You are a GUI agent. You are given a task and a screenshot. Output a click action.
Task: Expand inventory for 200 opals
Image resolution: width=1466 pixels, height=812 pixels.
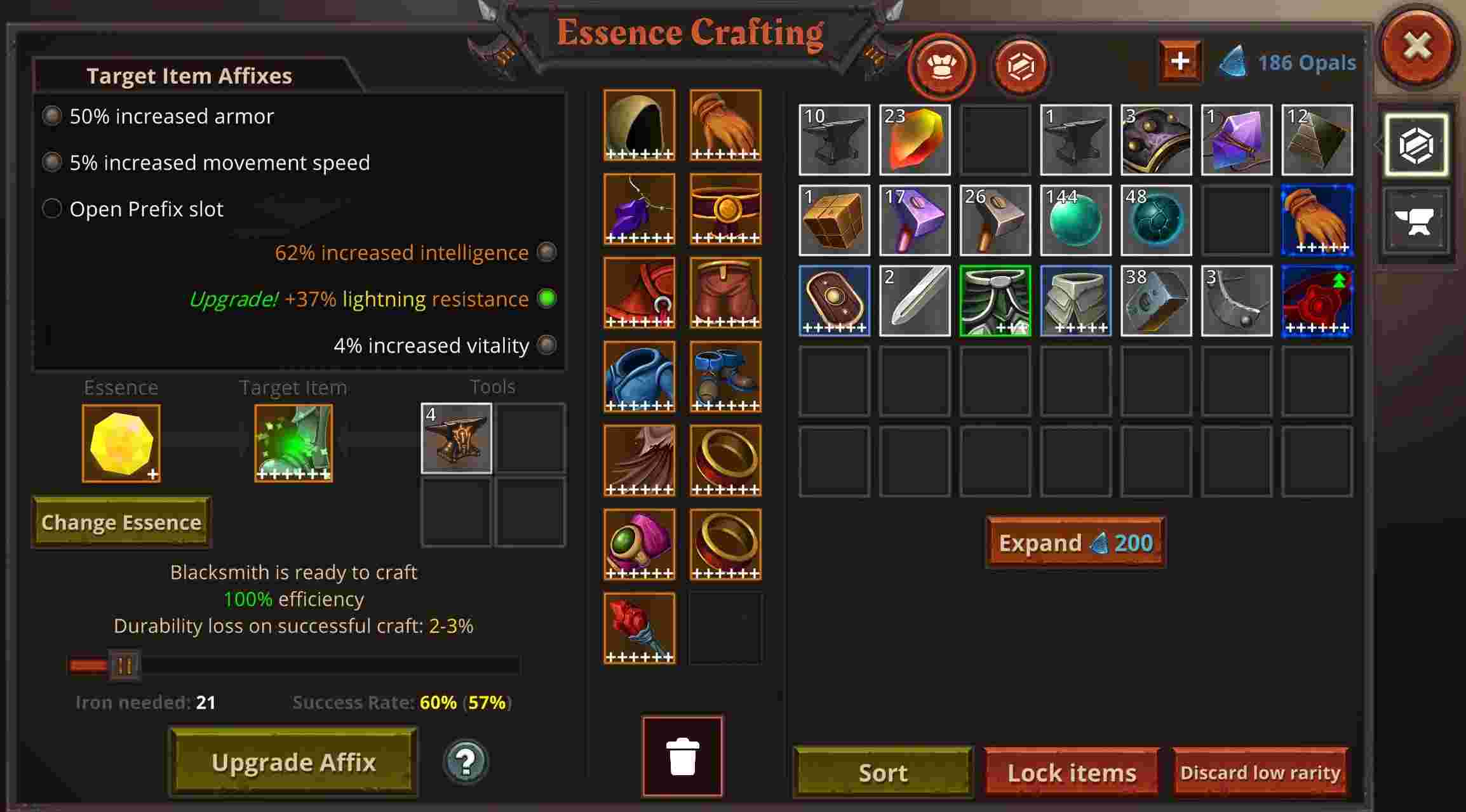tap(1075, 543)
